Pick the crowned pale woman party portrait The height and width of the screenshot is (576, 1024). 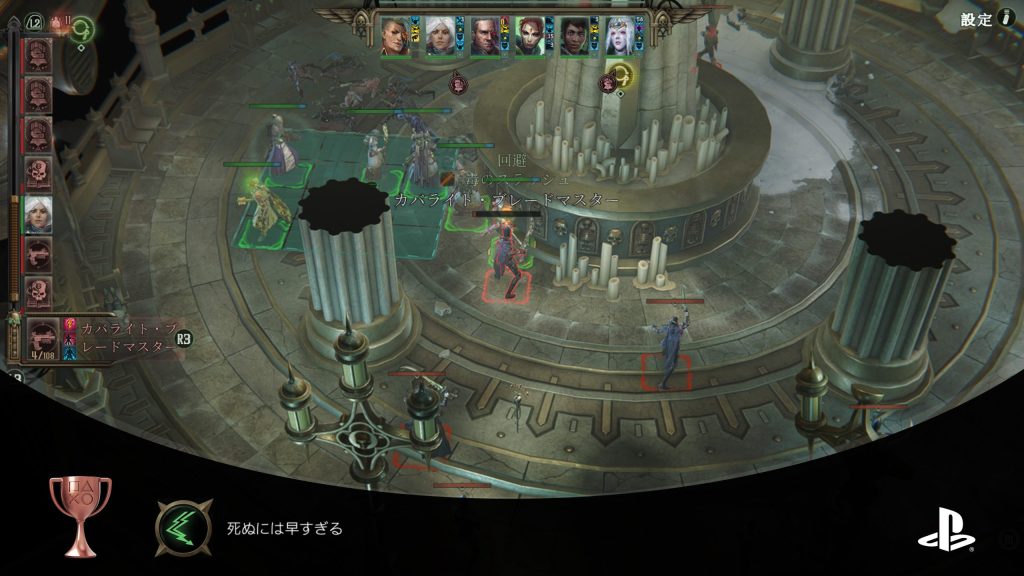pyautogui.click(x=621, y=36)
